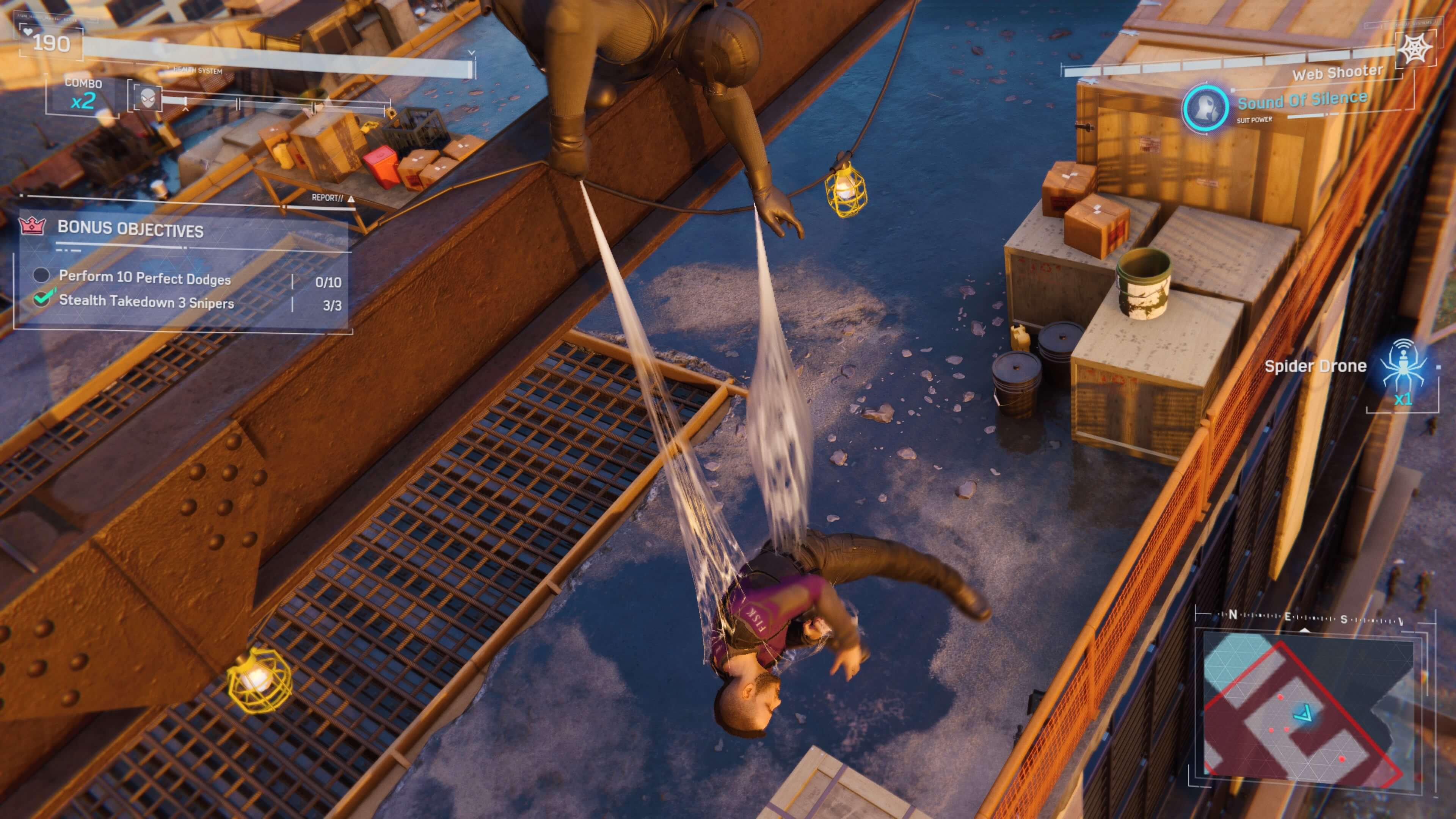
Task: Click the Spider-Man mask focus icon
Action: [x=147, y=98]
